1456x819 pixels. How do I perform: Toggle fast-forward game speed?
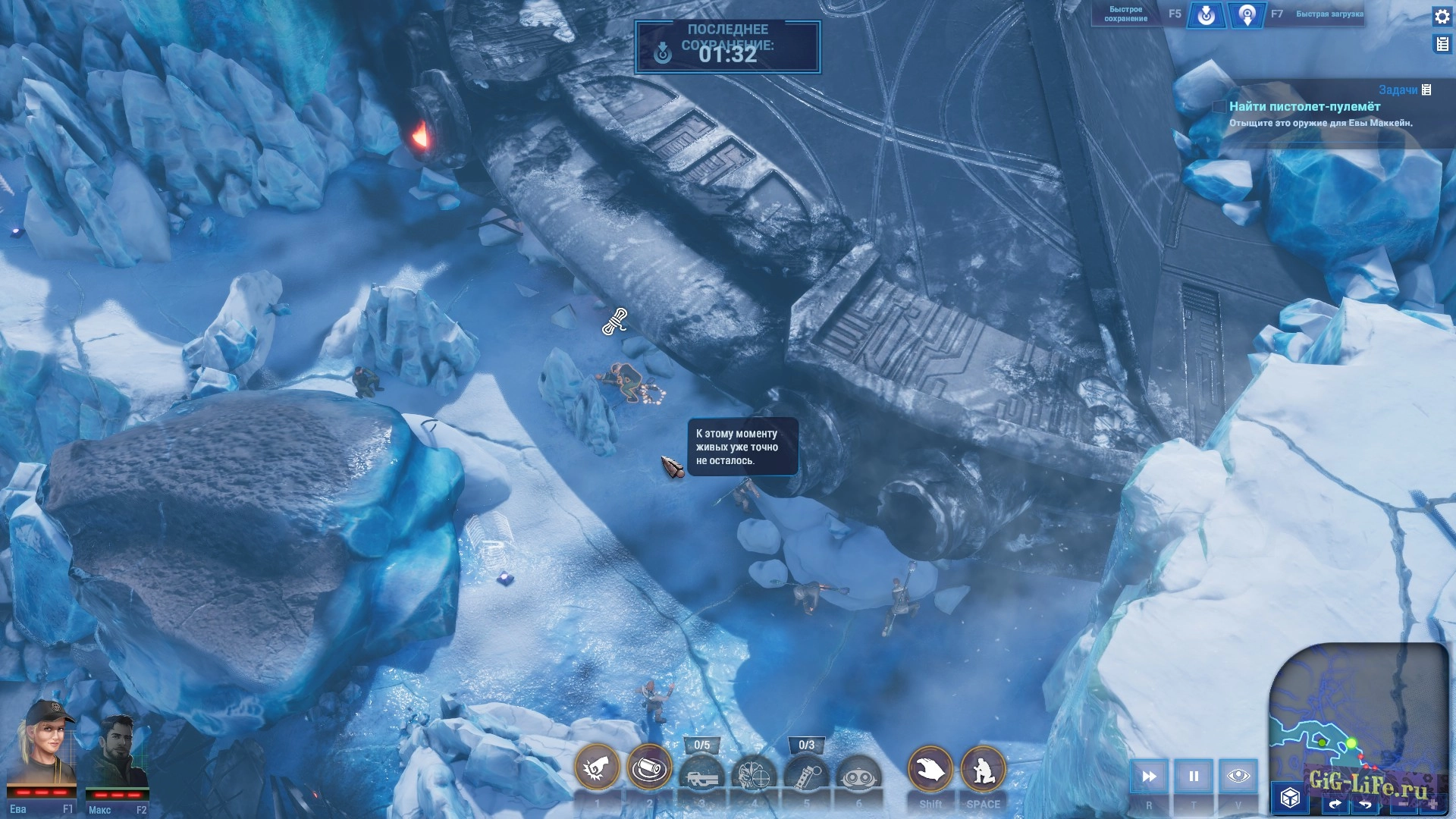[x=1149, y=776]
